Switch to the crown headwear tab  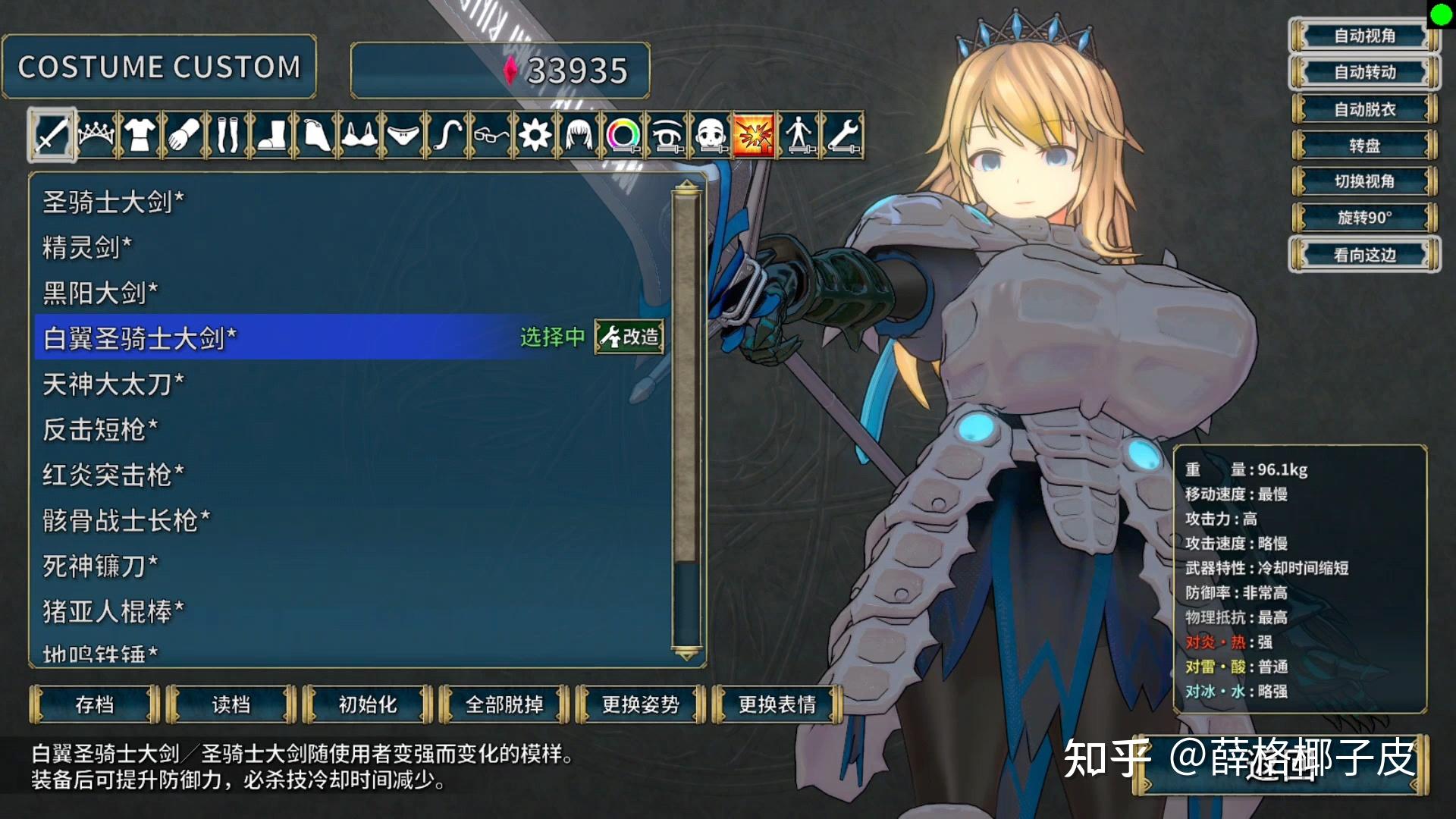coord(96,135)
